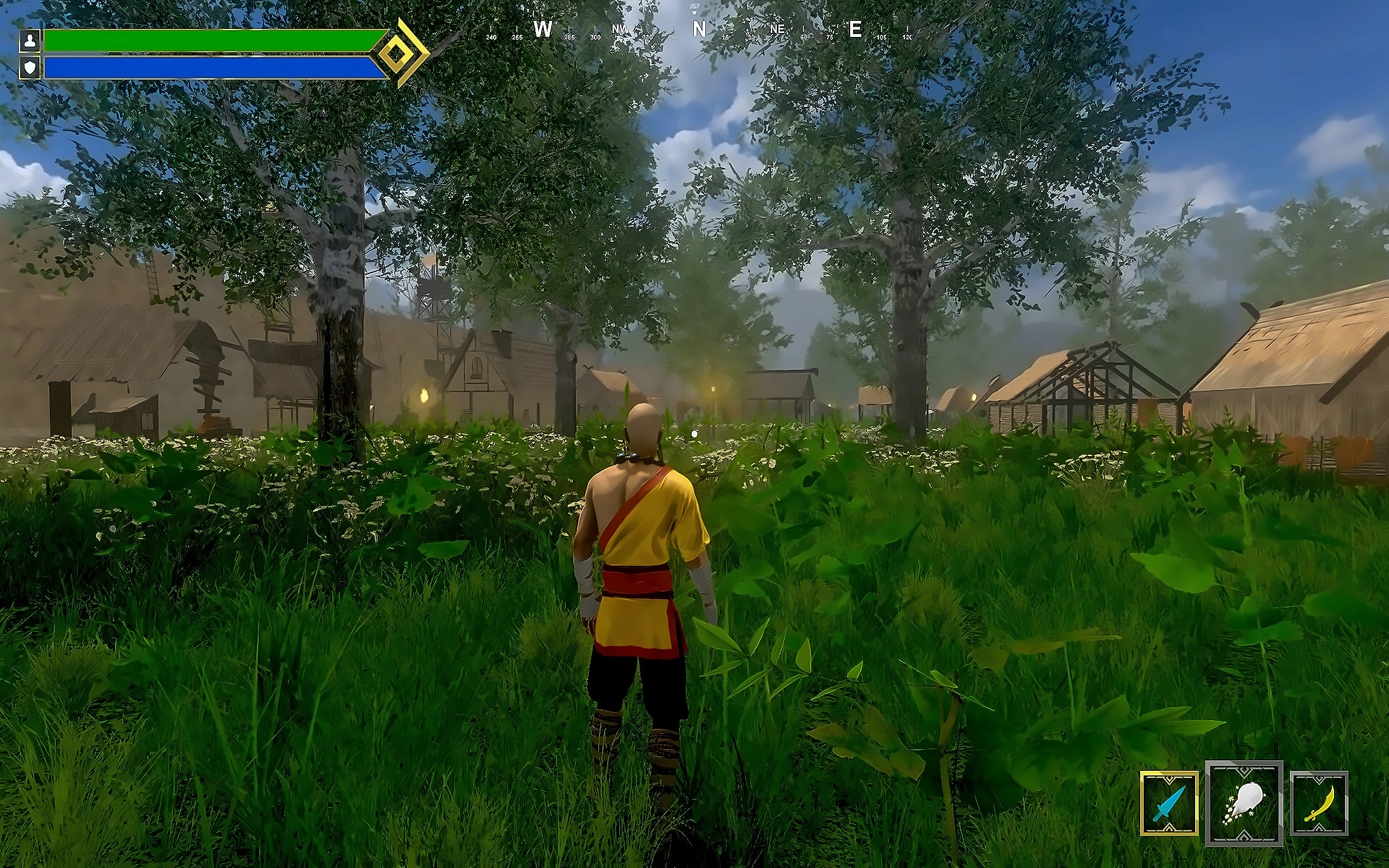Viewport: 1389px width, 868px height.
Task: Click the N marker on the compass
Action: (699, 29)
